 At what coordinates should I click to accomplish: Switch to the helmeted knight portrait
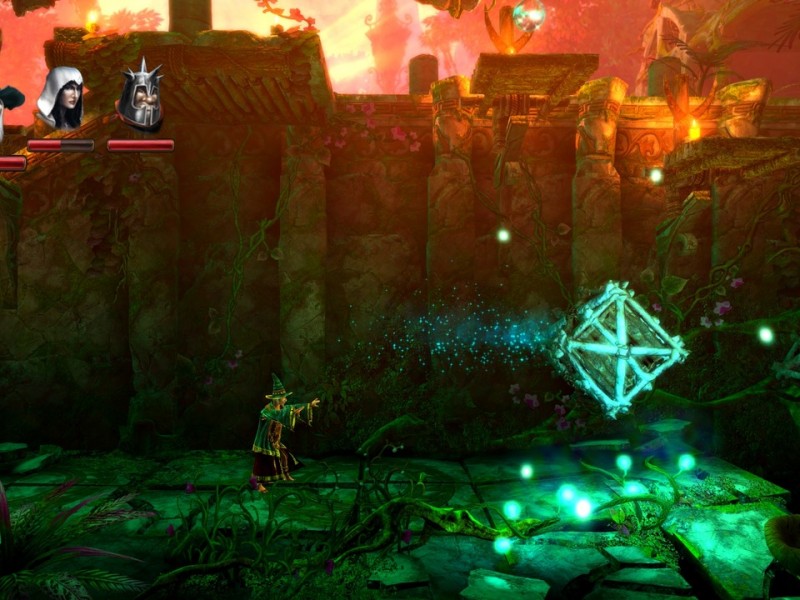pyautogui.click(x=140, y=97)
